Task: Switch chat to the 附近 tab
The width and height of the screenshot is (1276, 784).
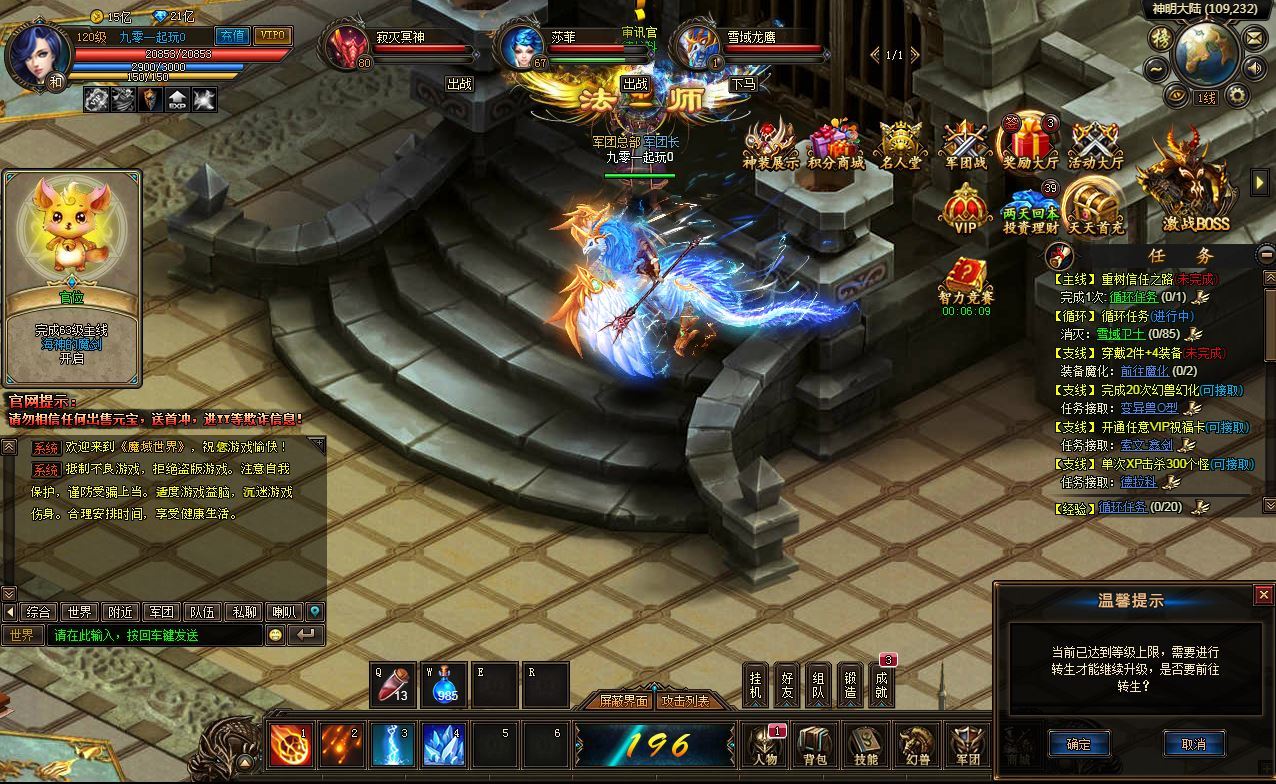Action: point(121,612)
